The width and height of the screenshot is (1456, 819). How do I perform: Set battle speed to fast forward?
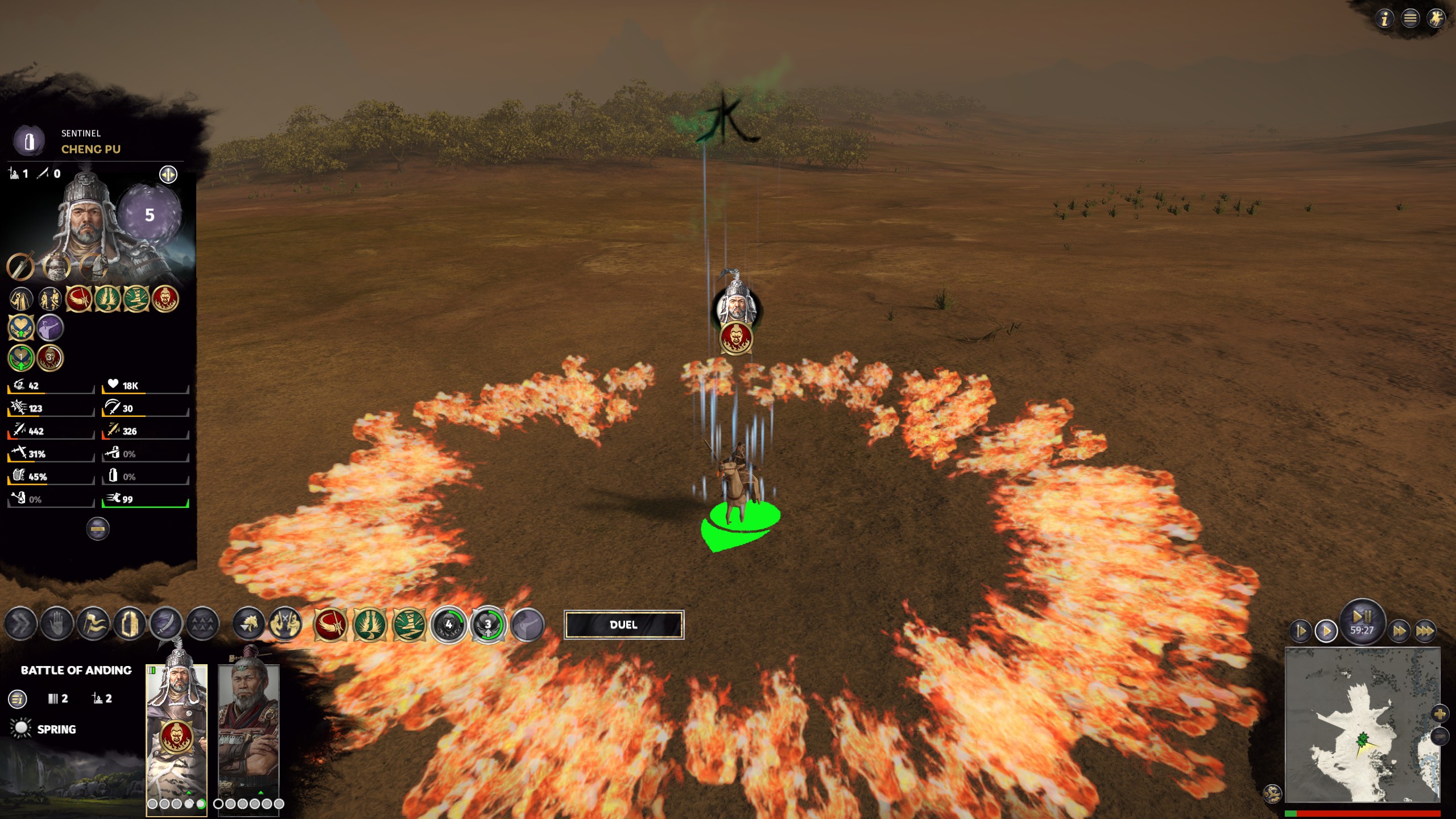click(x=1399, y=631)
